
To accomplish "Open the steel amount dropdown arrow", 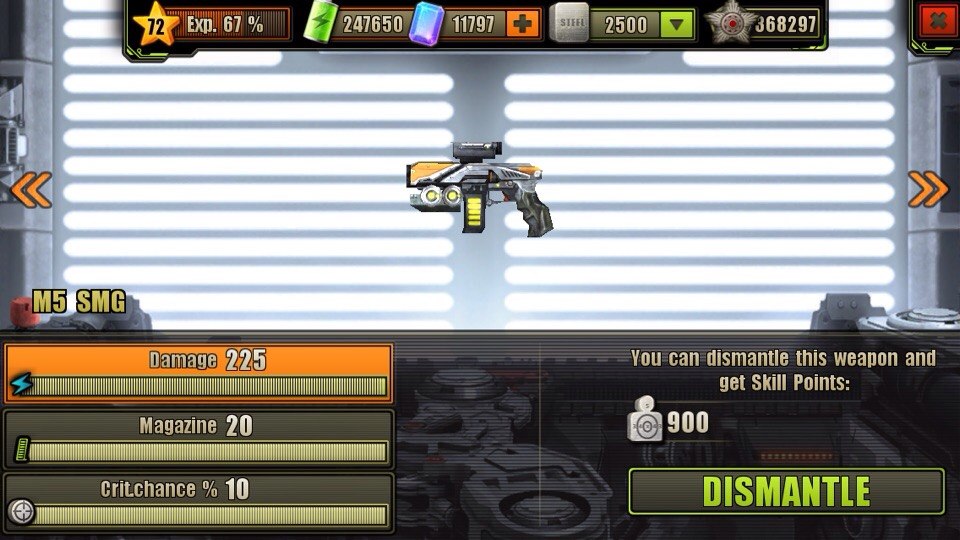I will click(x=679, y=24).
